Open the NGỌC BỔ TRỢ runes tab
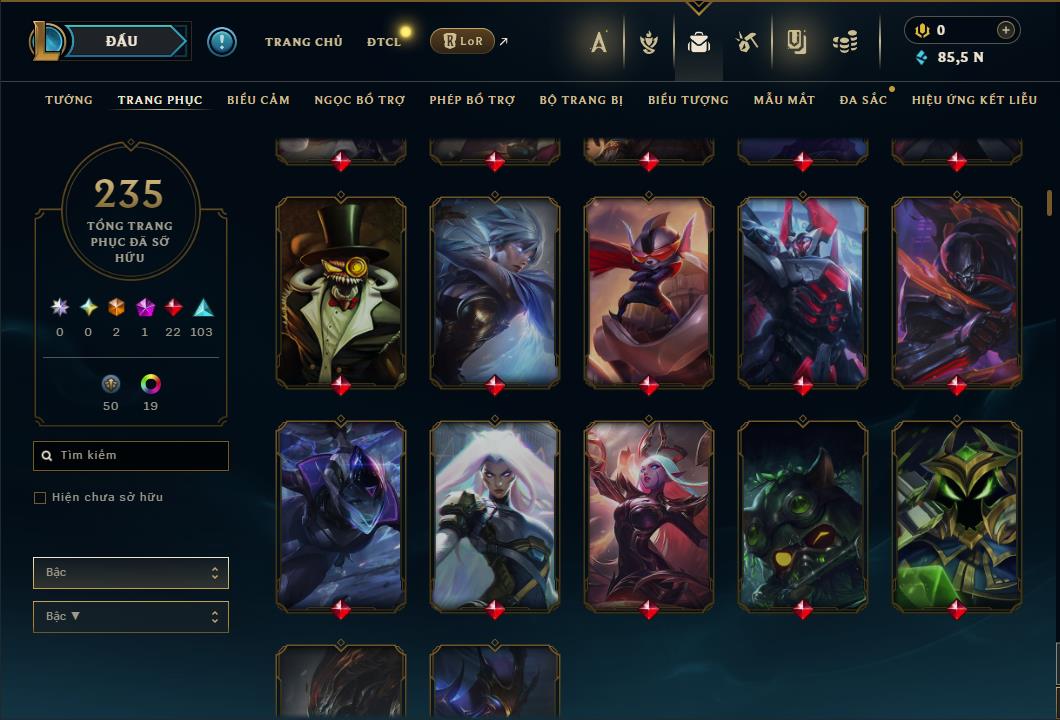The height and width of the screenshot is (720, 1060). tap(359, 100)
